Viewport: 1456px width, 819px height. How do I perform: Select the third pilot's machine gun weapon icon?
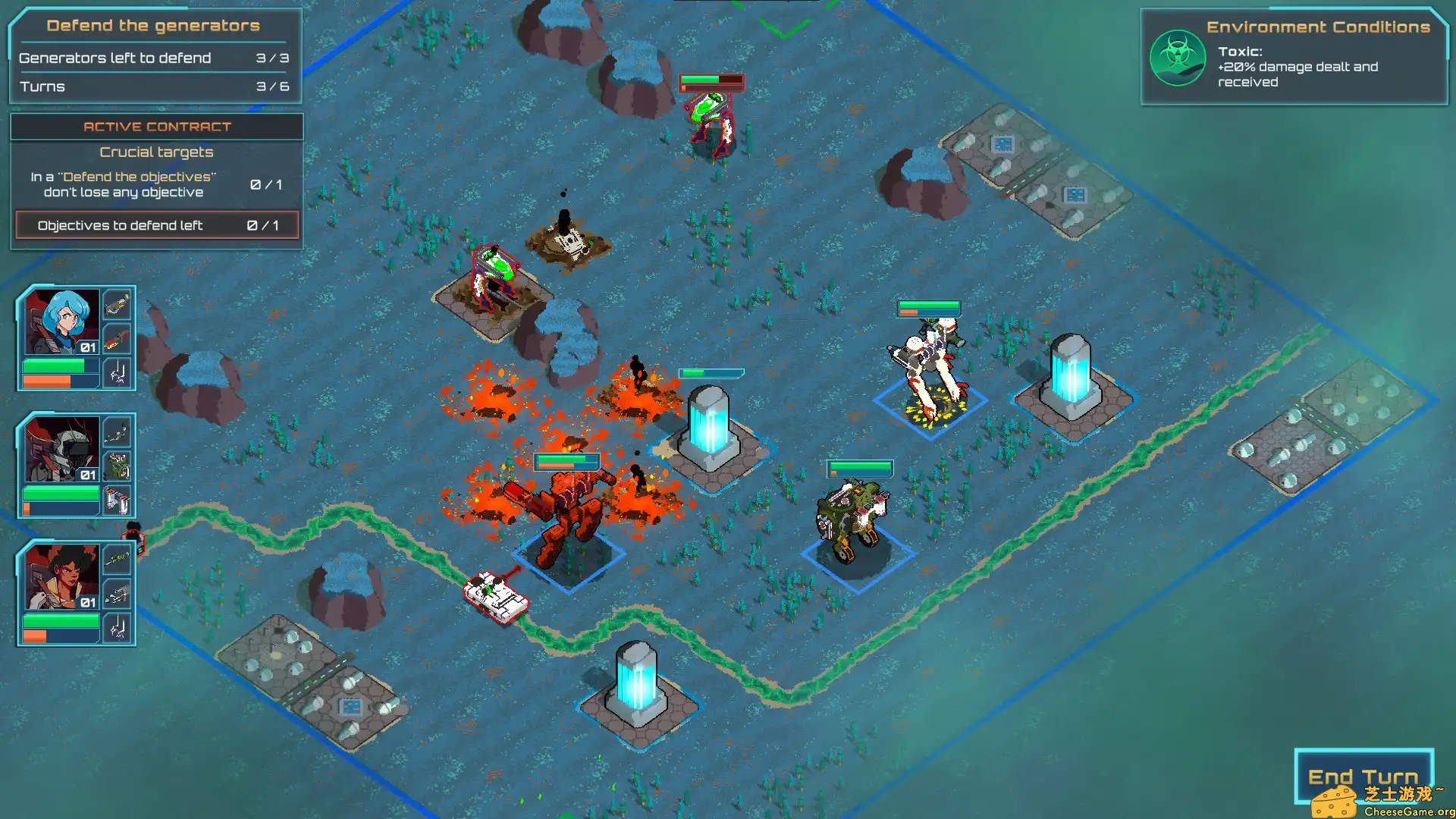click(116, 594)
